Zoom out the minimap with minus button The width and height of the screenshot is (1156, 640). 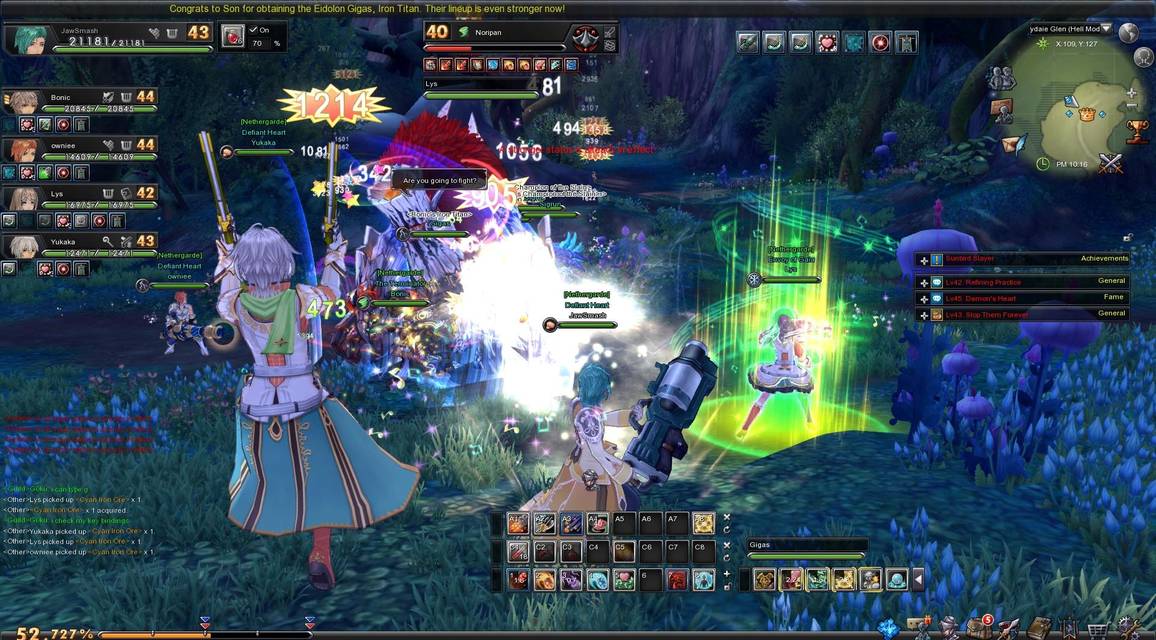(x=1131, y=106)
